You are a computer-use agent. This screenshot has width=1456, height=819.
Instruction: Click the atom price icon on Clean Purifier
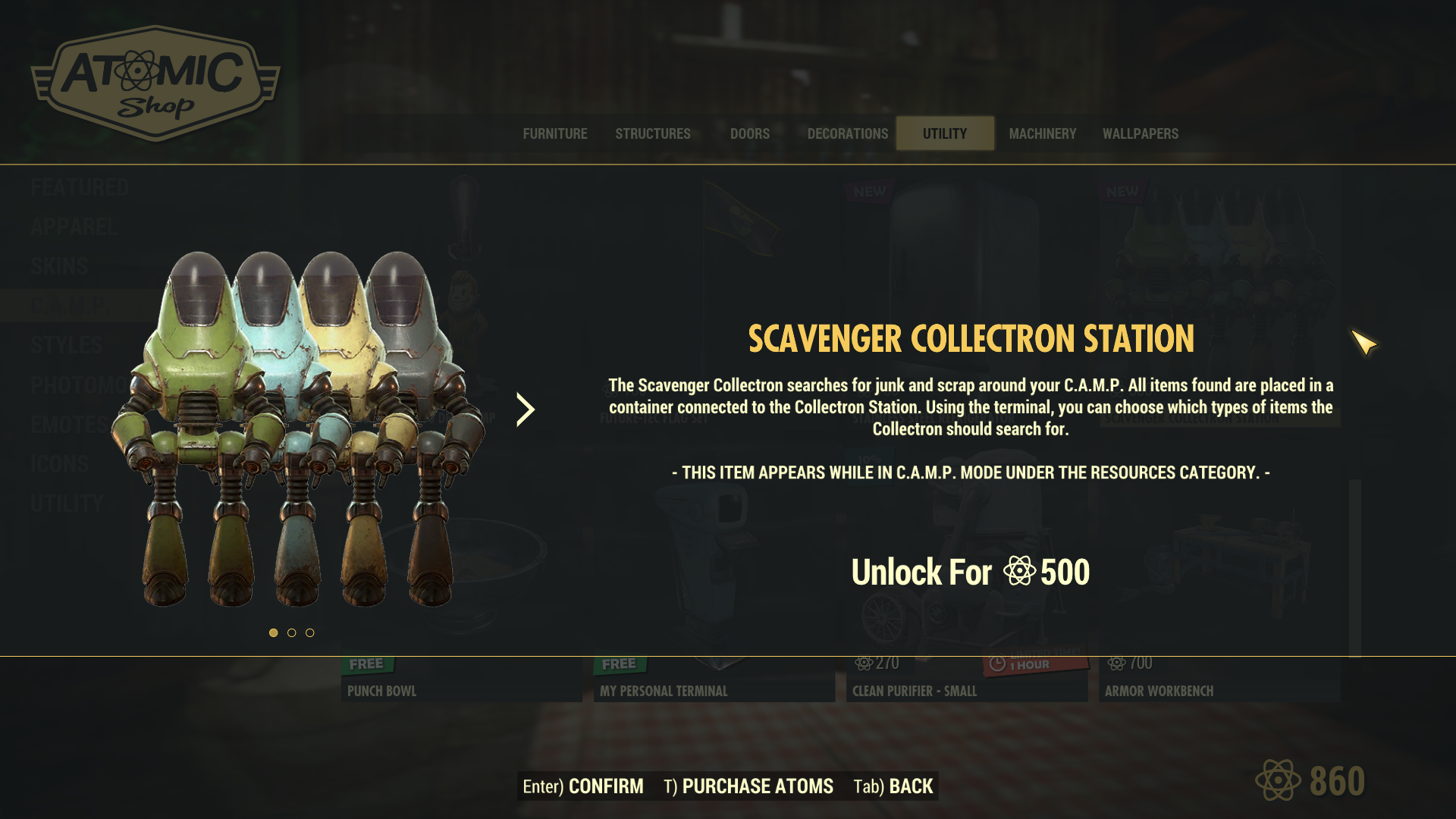point(862,662)
